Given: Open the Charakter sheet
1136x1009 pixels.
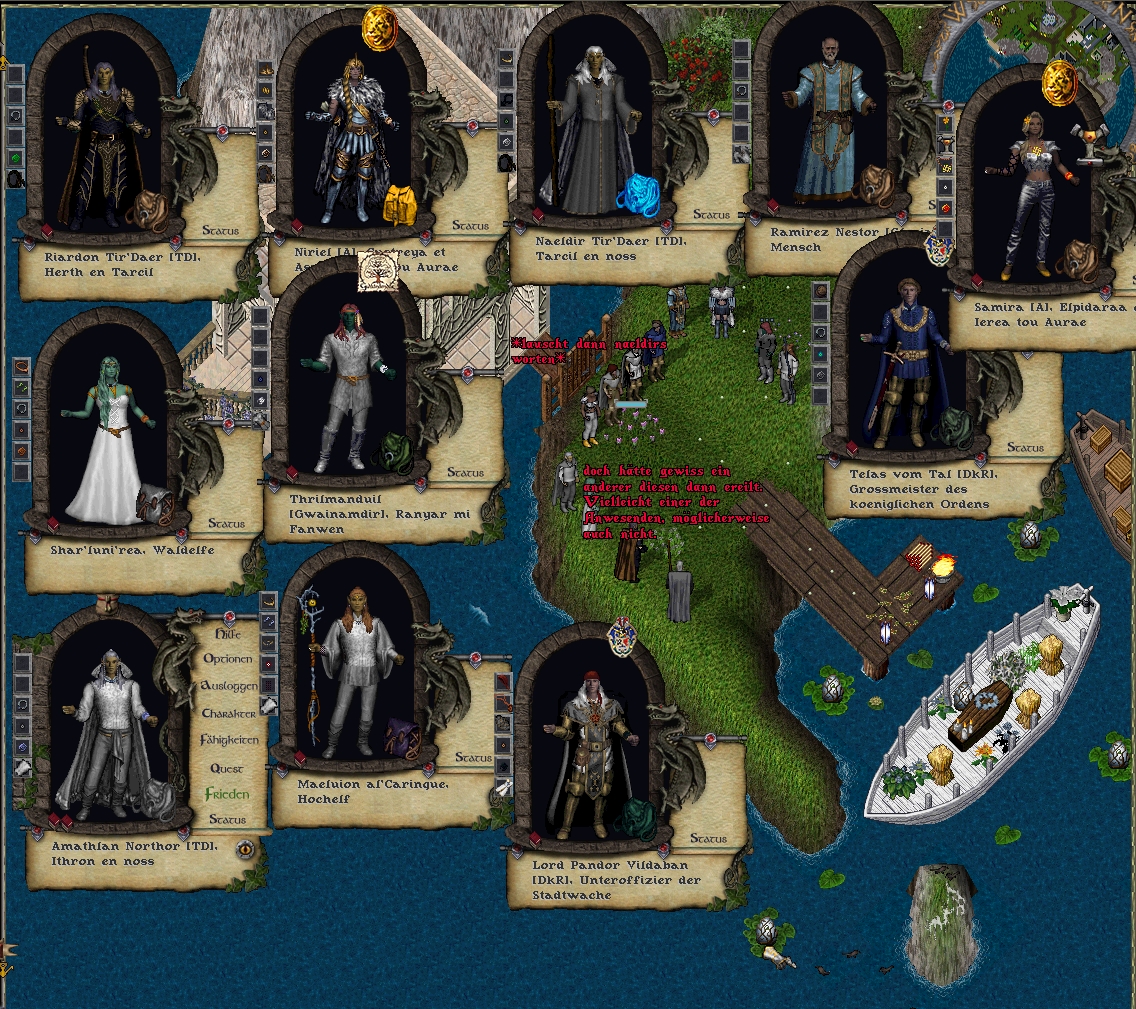Looking at the screenshot, I should click(x=229, y=713).
